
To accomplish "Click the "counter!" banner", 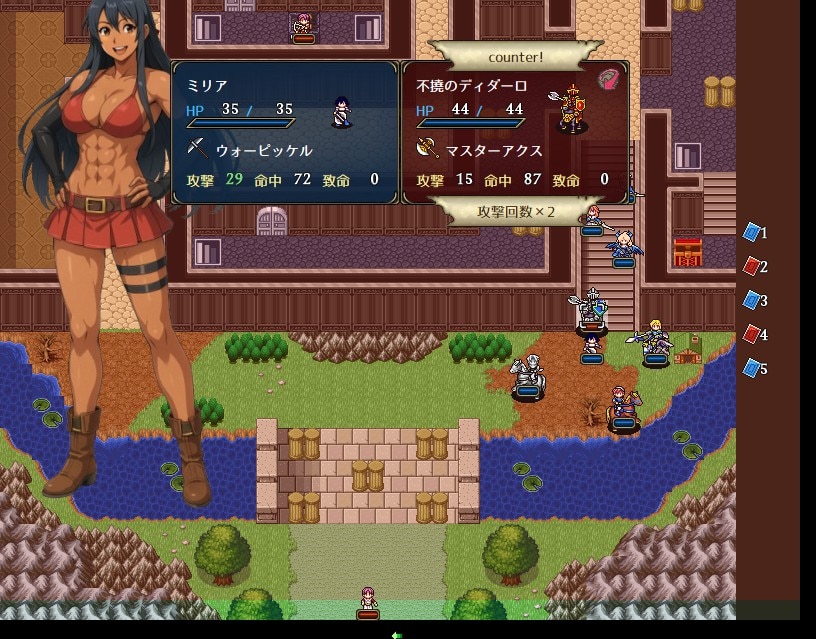I will coord(515,56).
